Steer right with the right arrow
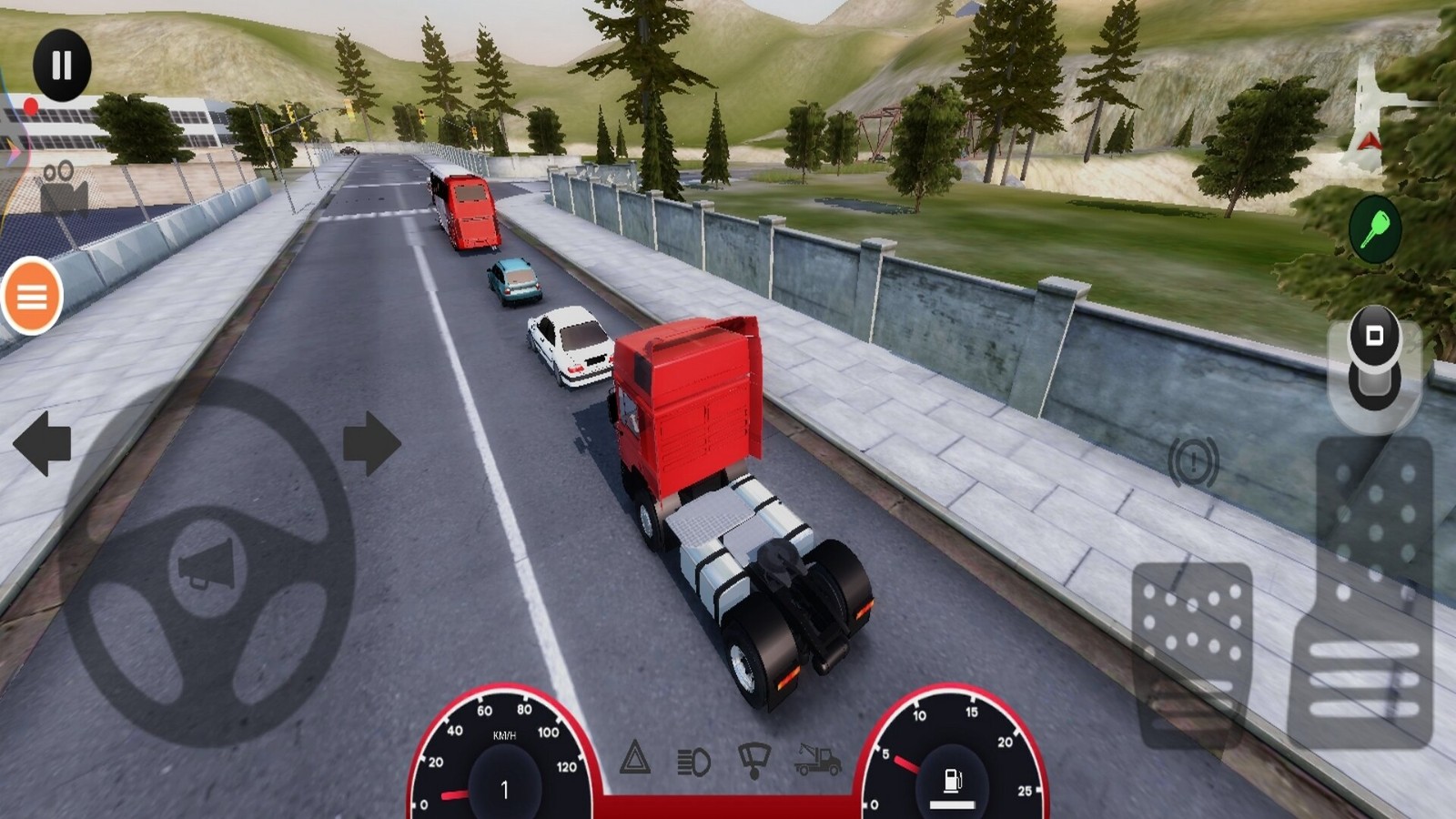The width and height of the screenshot is (1456, 819). coord(371,443)
